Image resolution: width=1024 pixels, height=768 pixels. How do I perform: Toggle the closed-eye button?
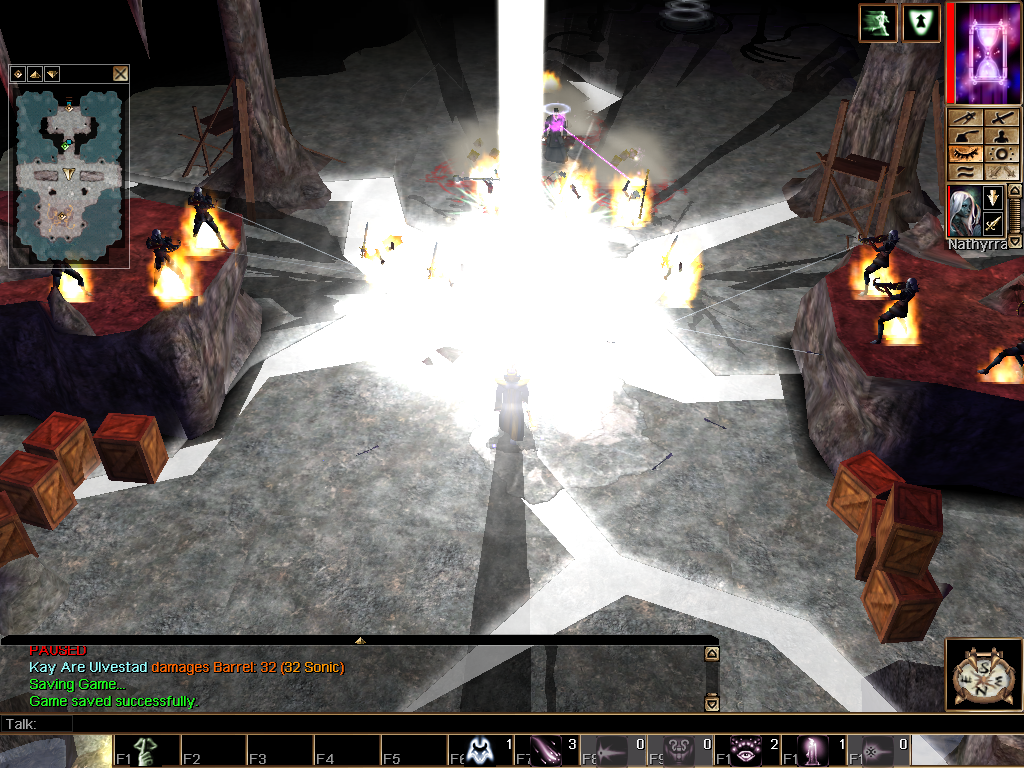coord(965,155)
